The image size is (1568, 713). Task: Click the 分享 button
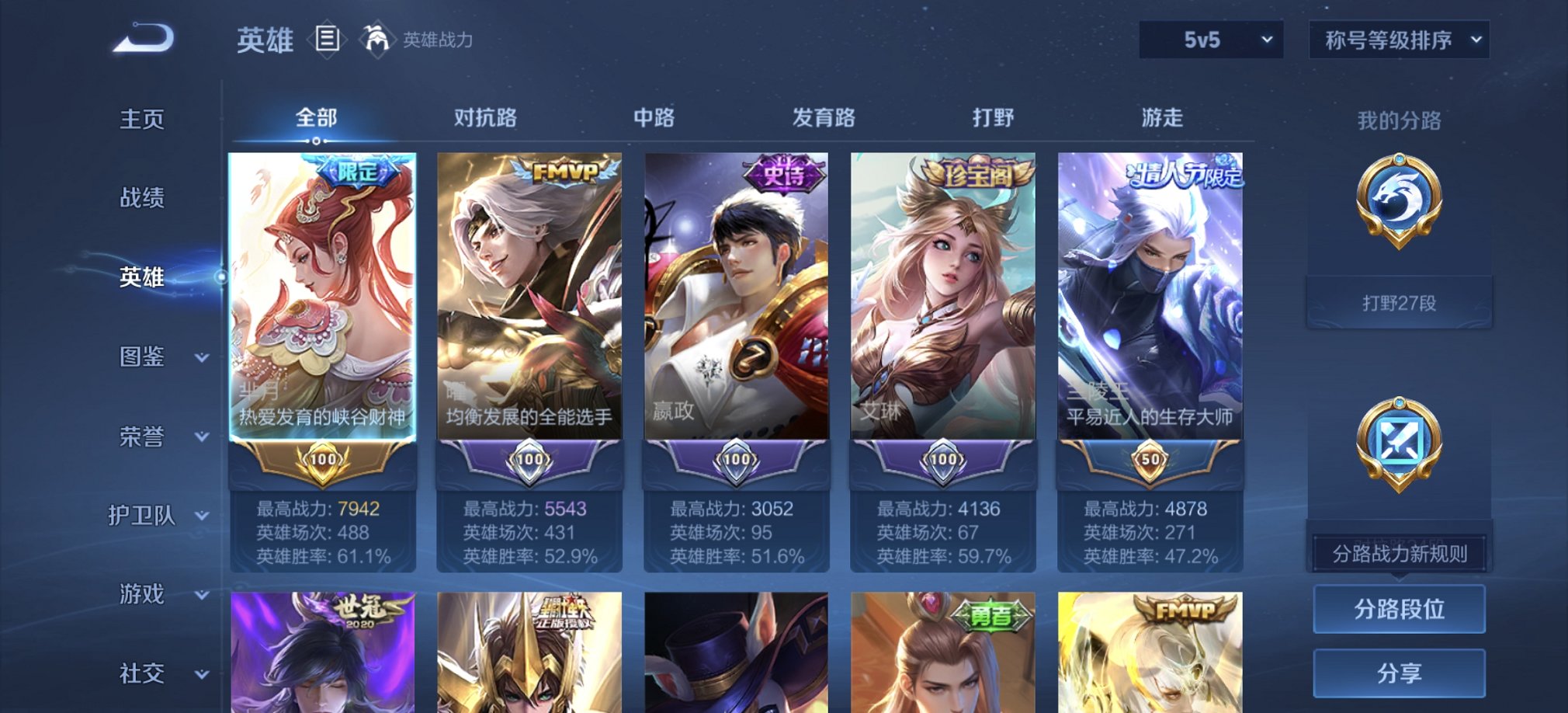tap(1397, 674)
